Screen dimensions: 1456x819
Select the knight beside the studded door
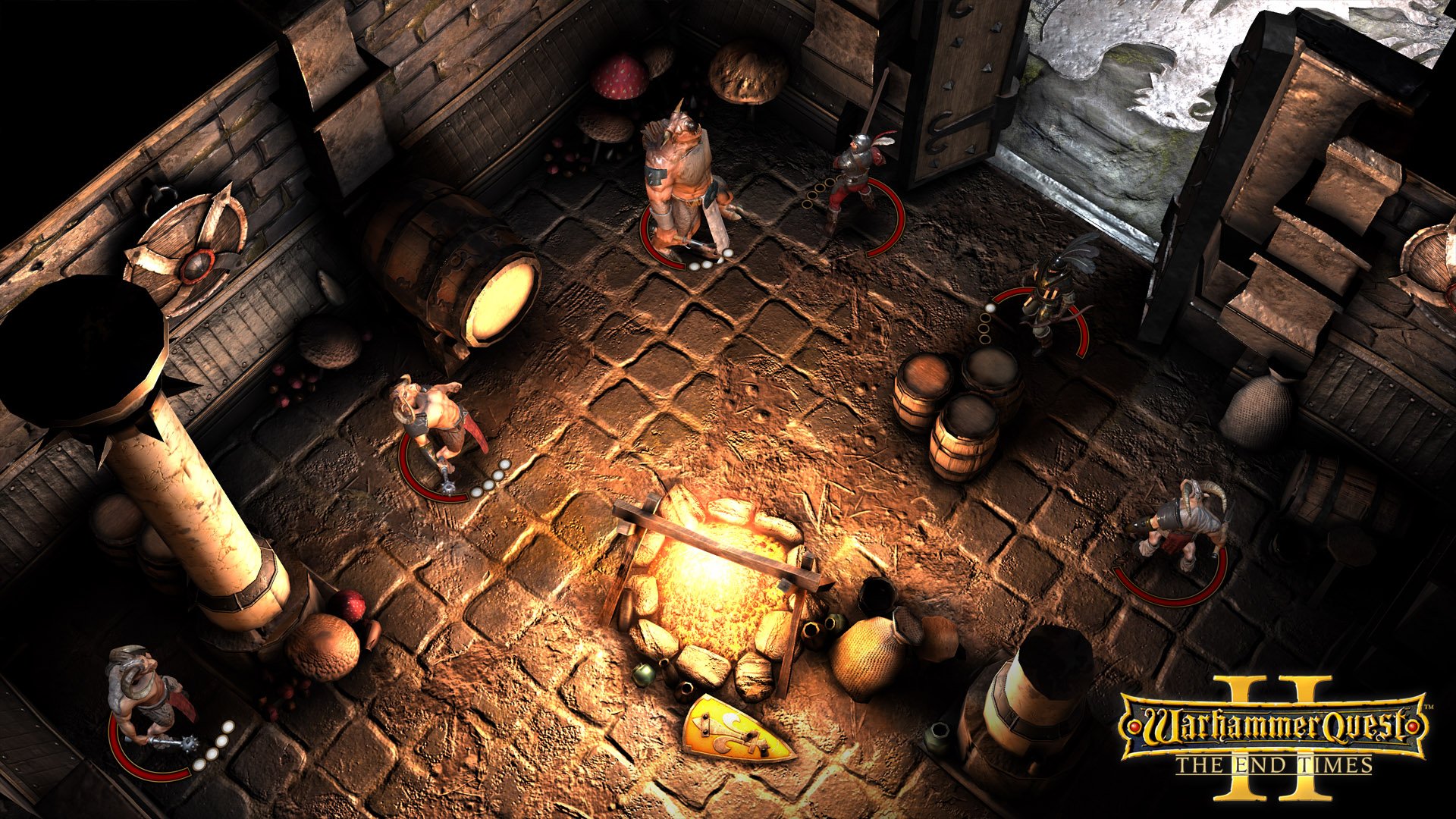tap(855, 176)
